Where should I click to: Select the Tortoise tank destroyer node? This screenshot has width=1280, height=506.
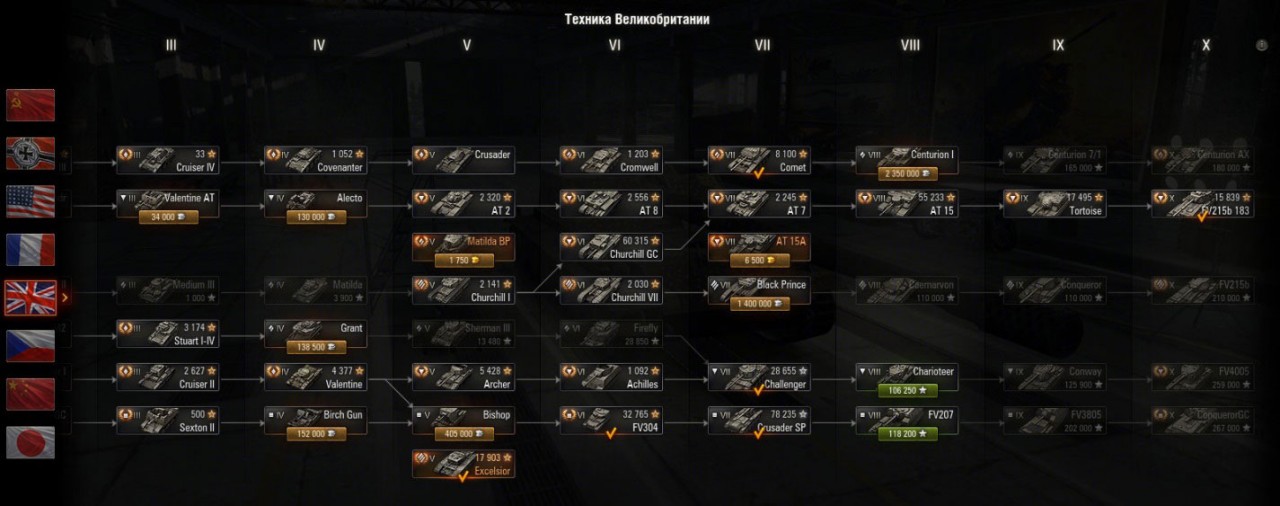click(x=1056, y=204)
